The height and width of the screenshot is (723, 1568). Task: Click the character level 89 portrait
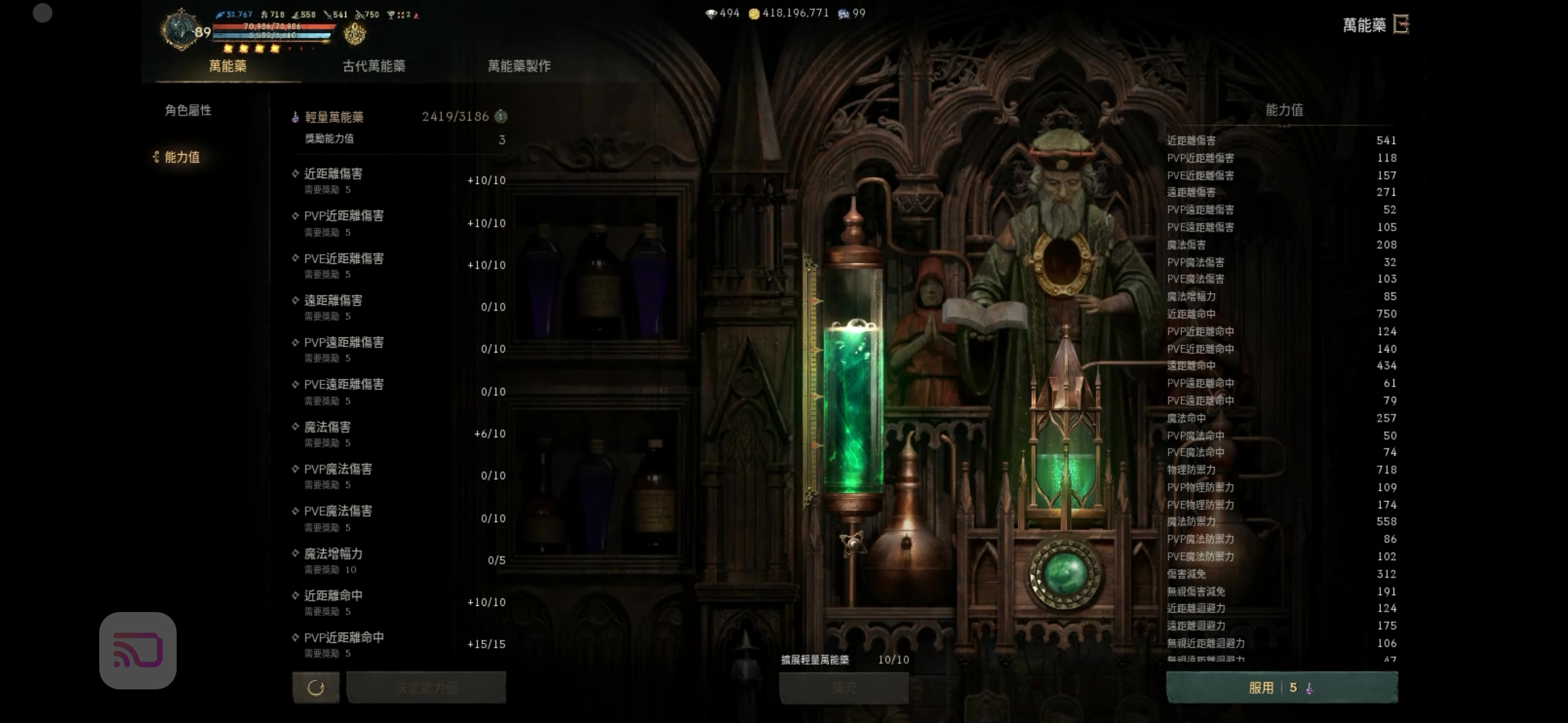point(182,30)
